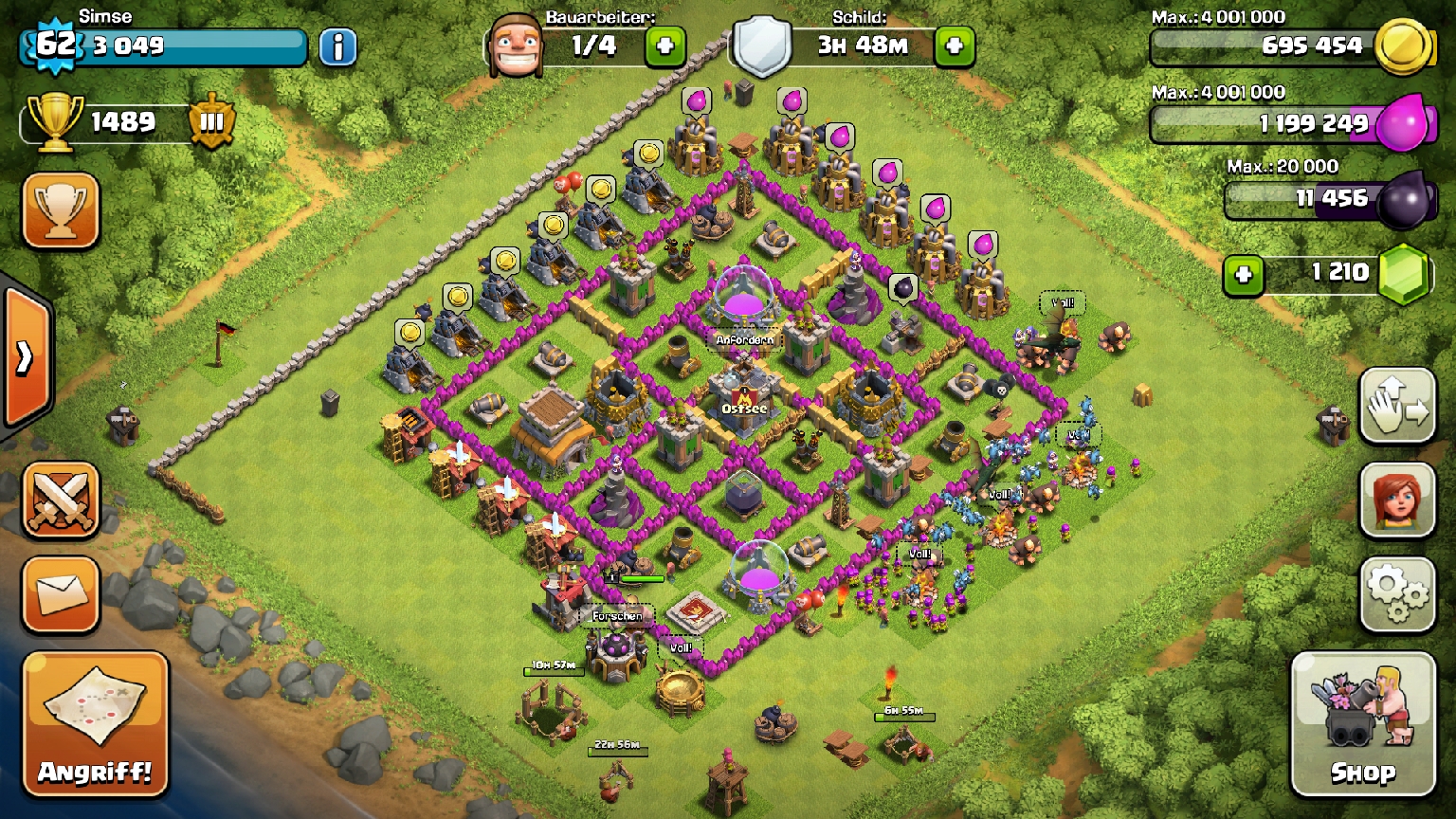Activate the village edit mode hand button
Image resolution: width=1456 pixels, height=819 pixels.
click(x=1397, y=407)
